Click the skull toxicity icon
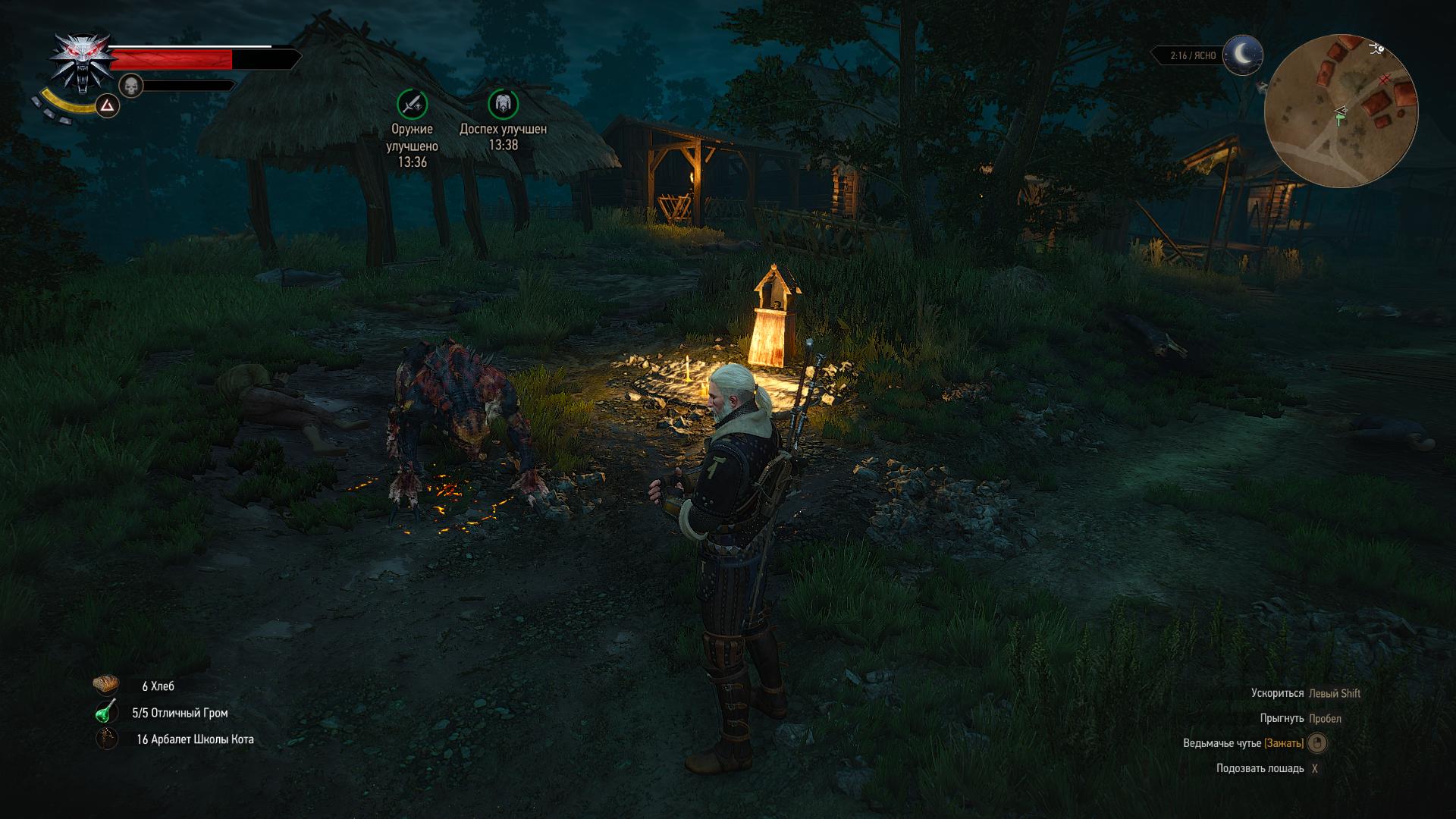This screenshot has height=819, width=1456. 132,86
